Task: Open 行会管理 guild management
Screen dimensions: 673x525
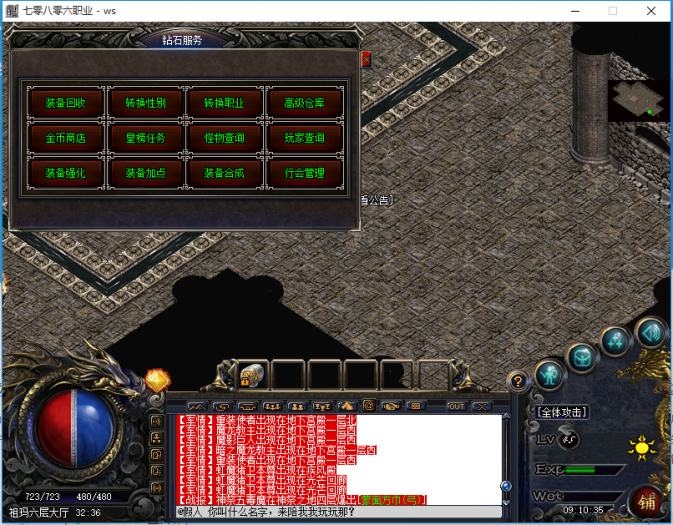Action: (305, 172)
